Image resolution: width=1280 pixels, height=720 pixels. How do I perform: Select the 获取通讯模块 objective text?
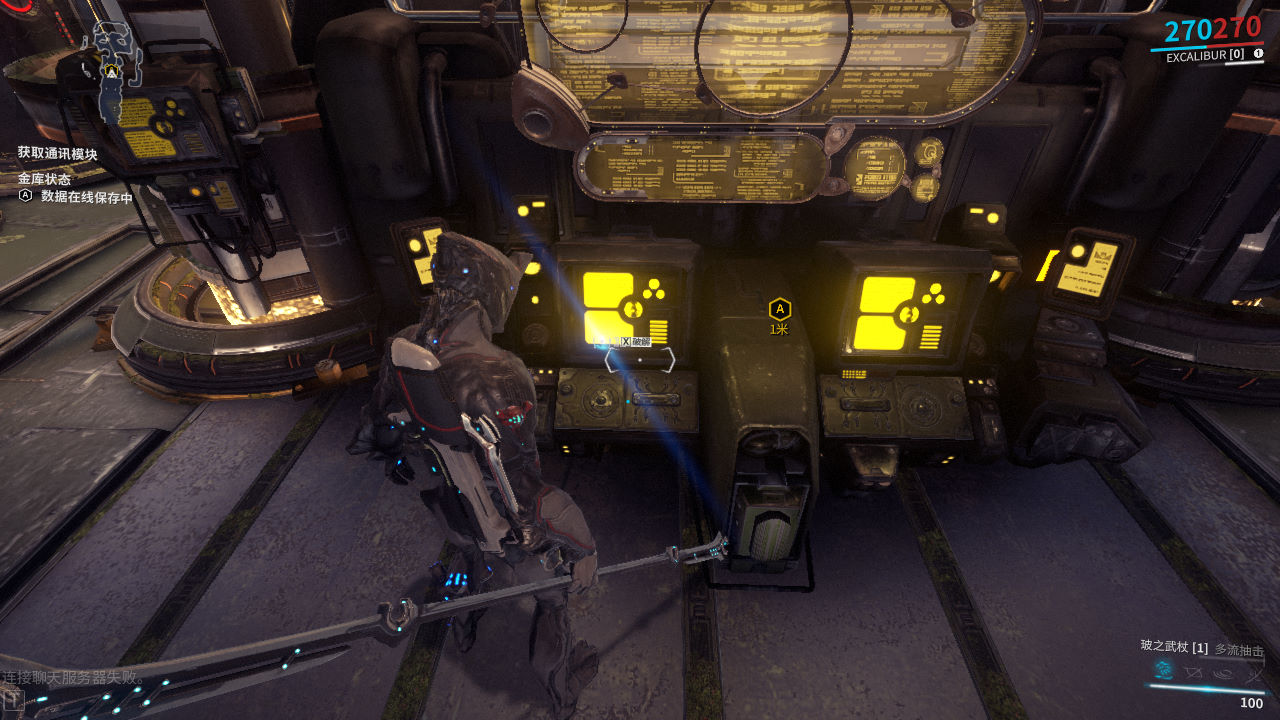point(58,154)
